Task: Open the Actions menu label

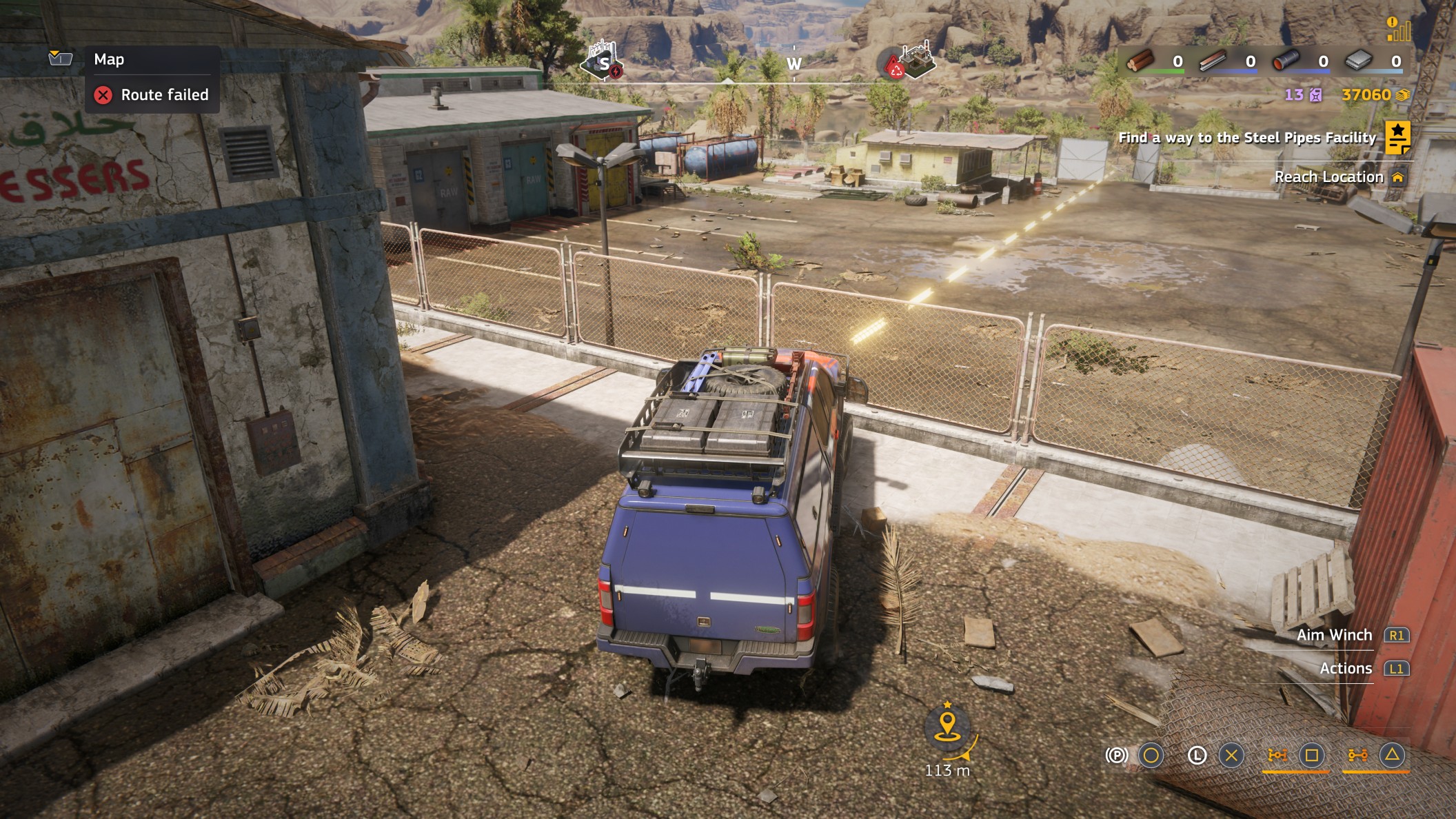Action: [1346, 669]
